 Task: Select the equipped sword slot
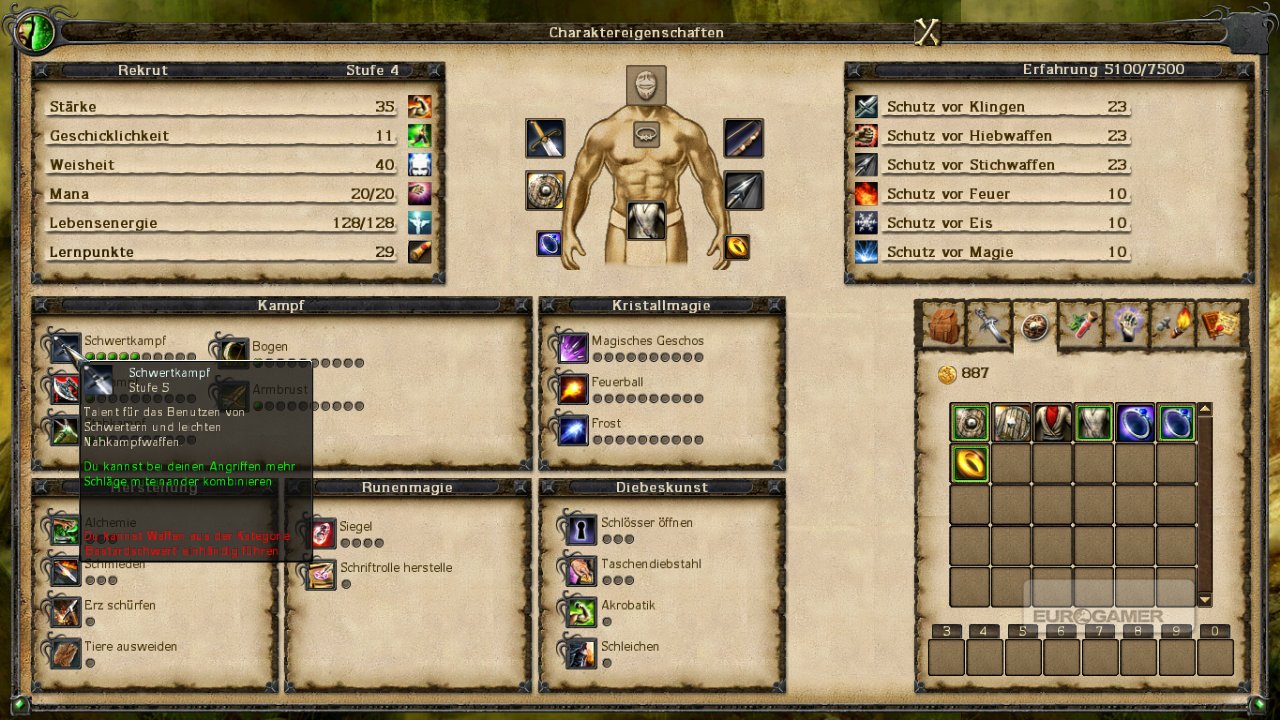pos(545,138)
